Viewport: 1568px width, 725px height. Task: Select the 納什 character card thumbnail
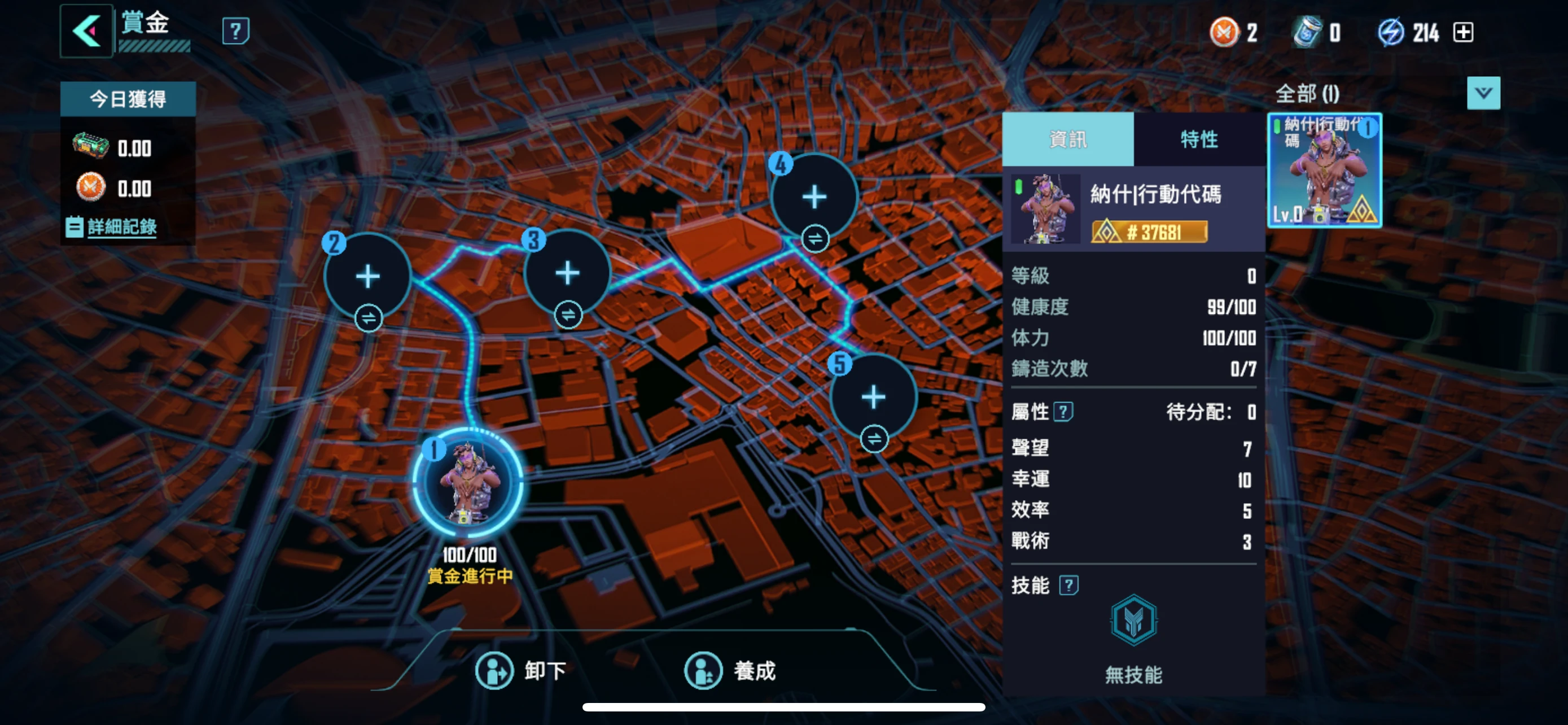click(1325, 171)
